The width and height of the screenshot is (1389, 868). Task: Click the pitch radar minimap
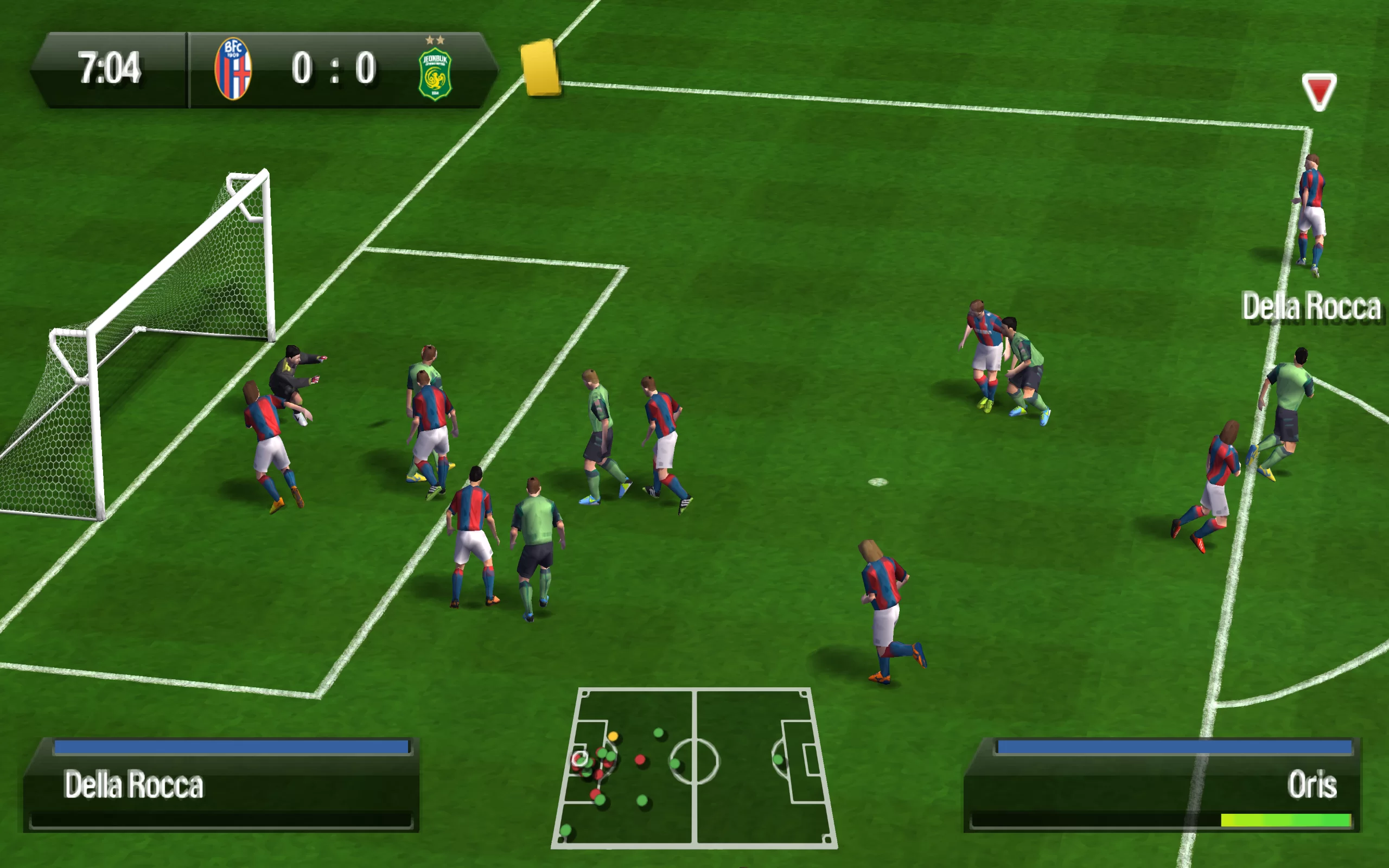click(694, 768)
